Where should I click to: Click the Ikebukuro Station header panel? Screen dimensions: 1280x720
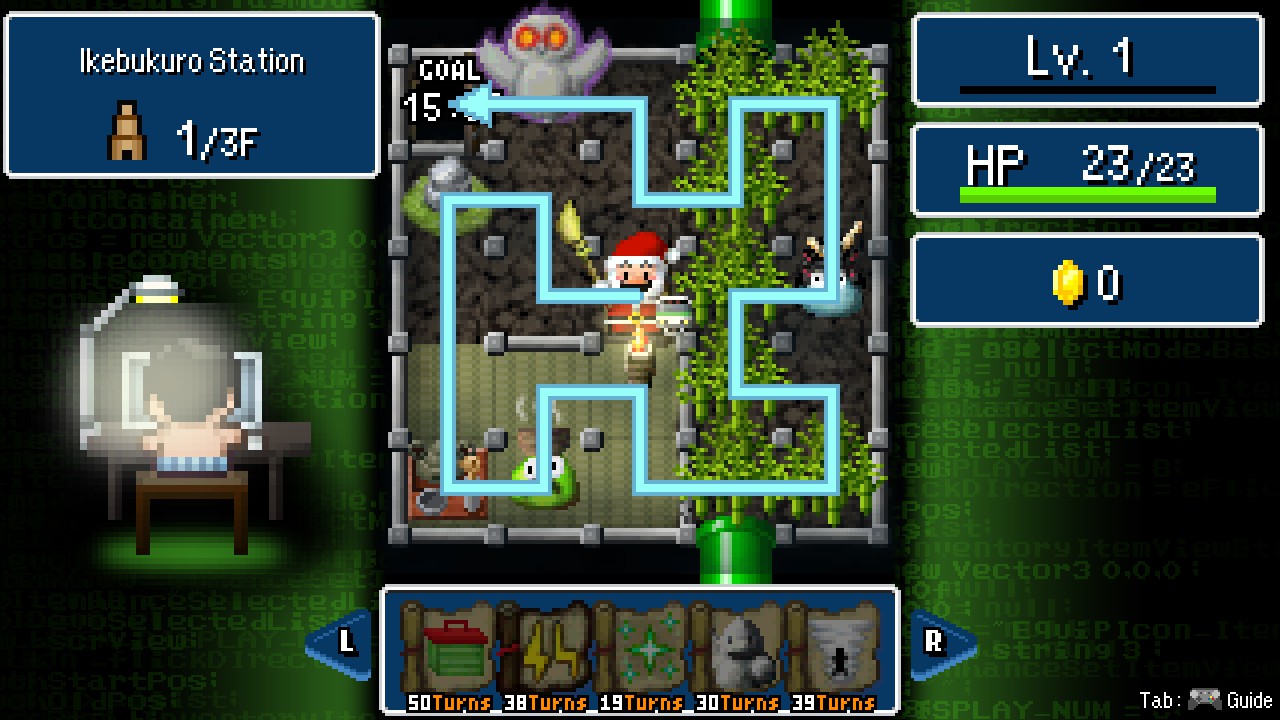192,62
